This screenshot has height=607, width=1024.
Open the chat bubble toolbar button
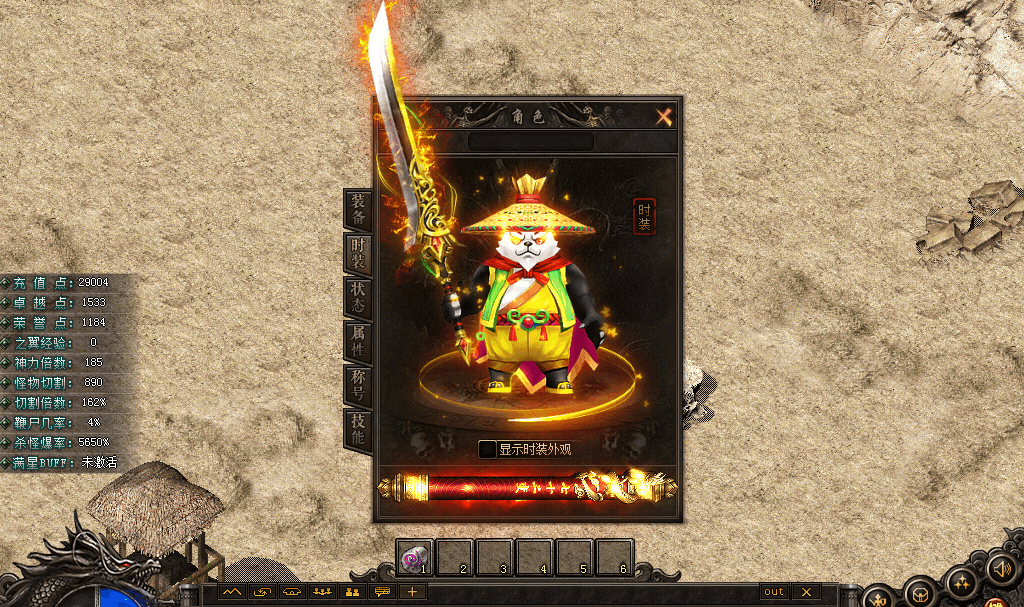382,592
